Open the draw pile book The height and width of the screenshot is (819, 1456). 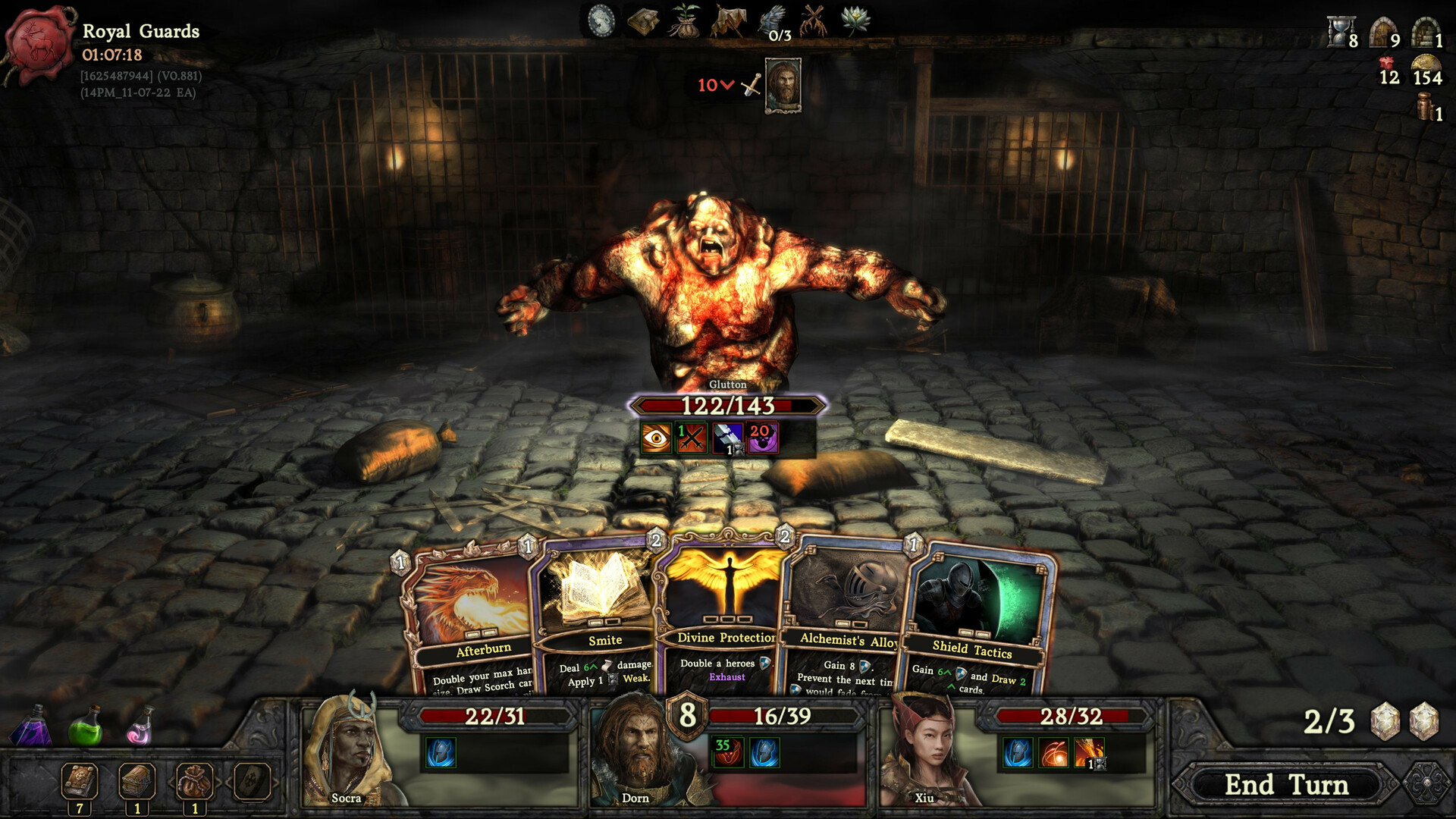coord(80,781)
